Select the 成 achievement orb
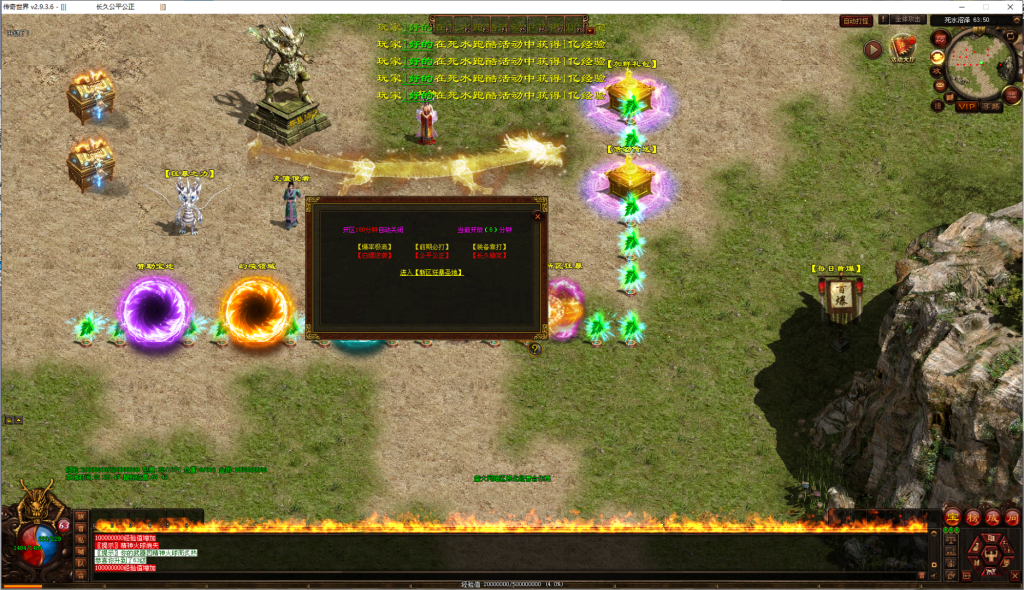Screen dimensions: 1024x590 [992, 517]
